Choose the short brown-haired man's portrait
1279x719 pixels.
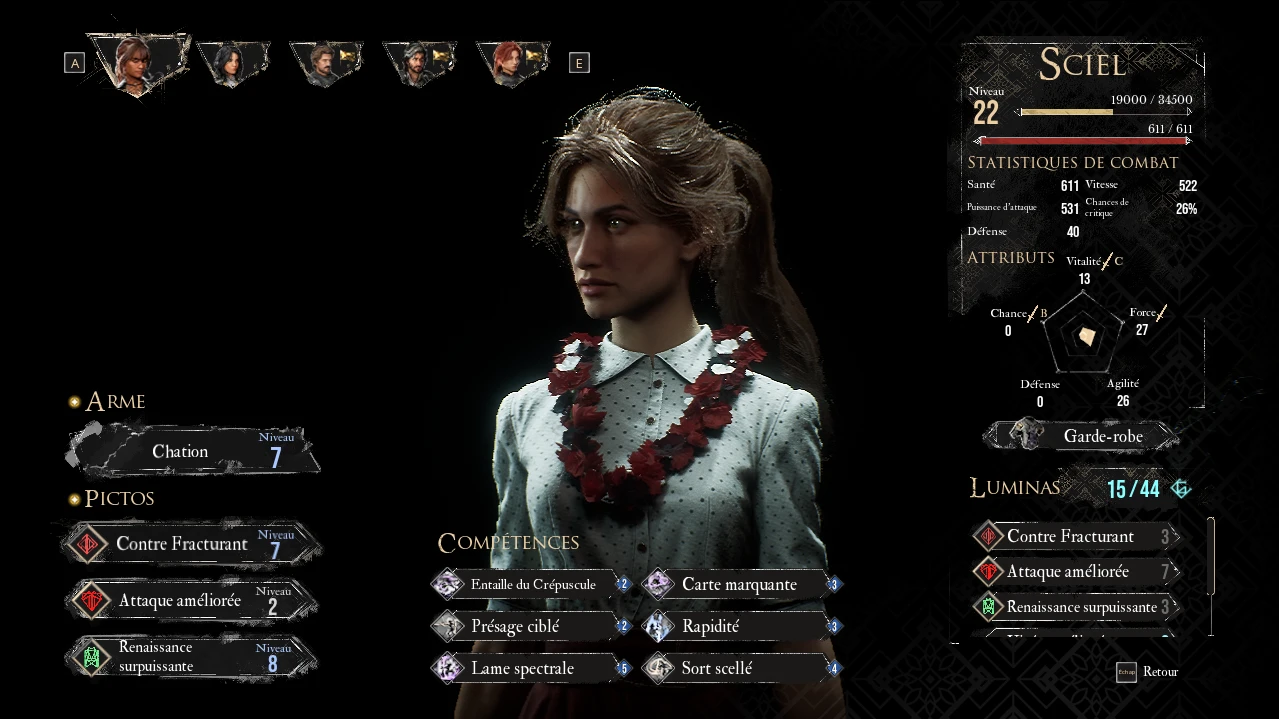click(x=325, y=62)
